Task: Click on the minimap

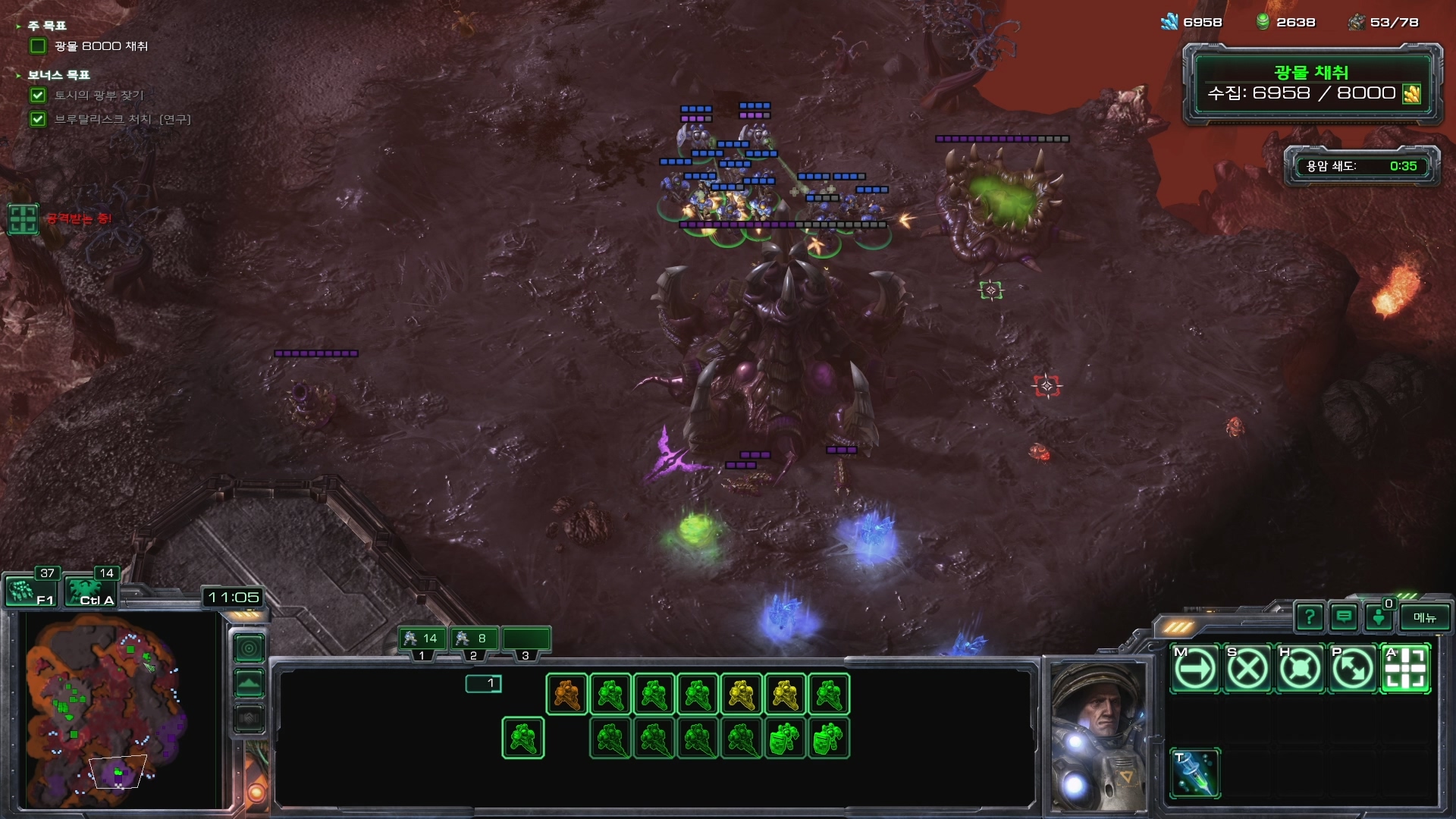Action: click(106, 709)
